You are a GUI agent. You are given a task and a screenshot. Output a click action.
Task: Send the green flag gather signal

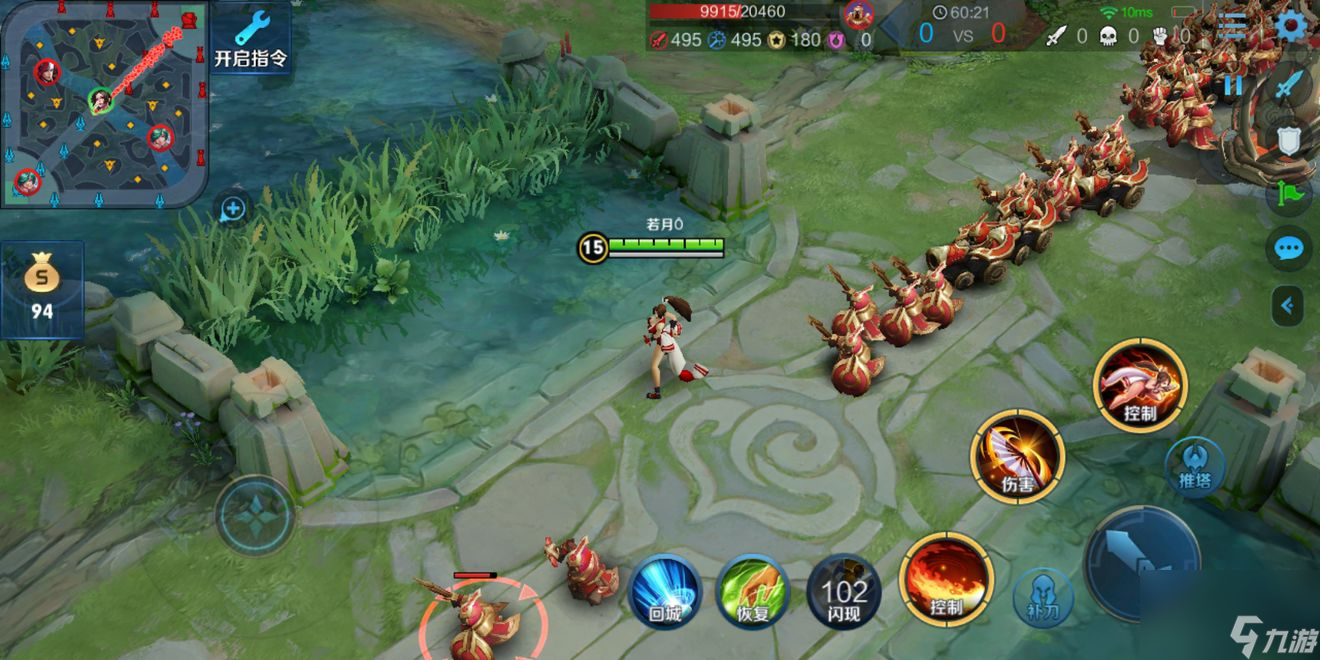coord(1289,193)
